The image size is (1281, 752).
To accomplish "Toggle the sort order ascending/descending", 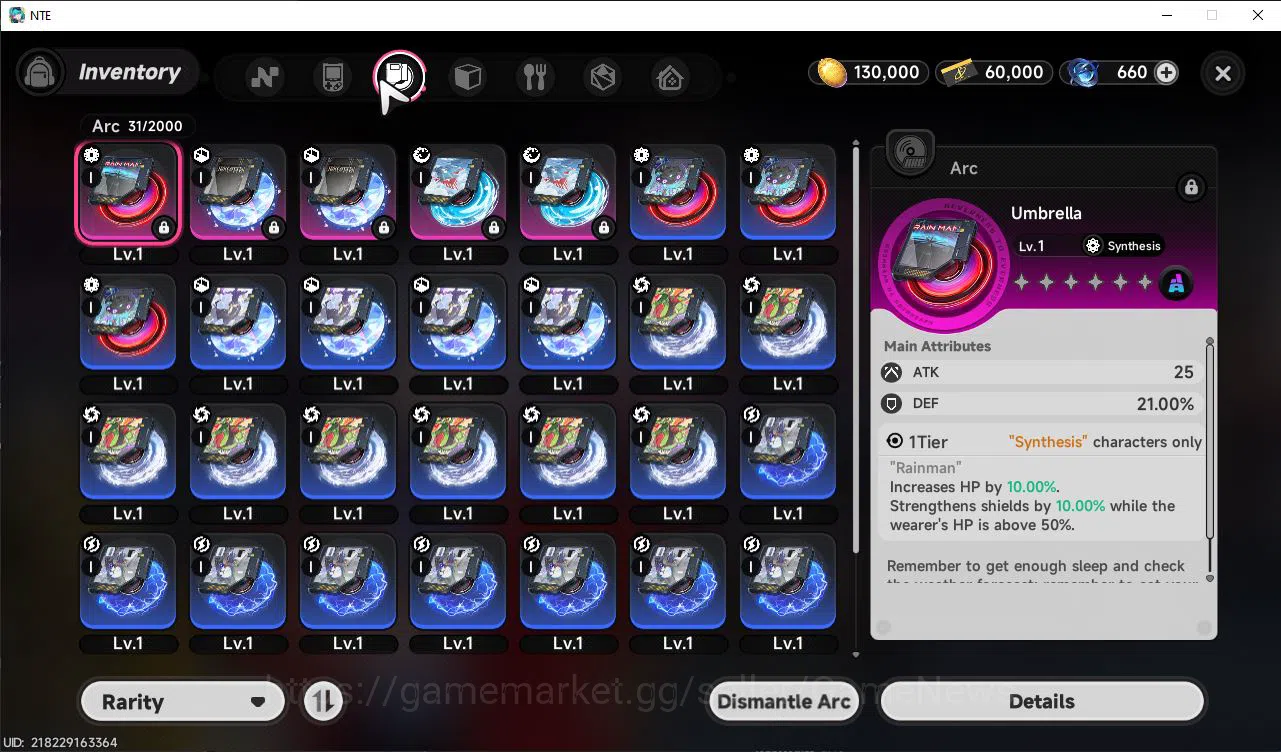I will point(322,701).
